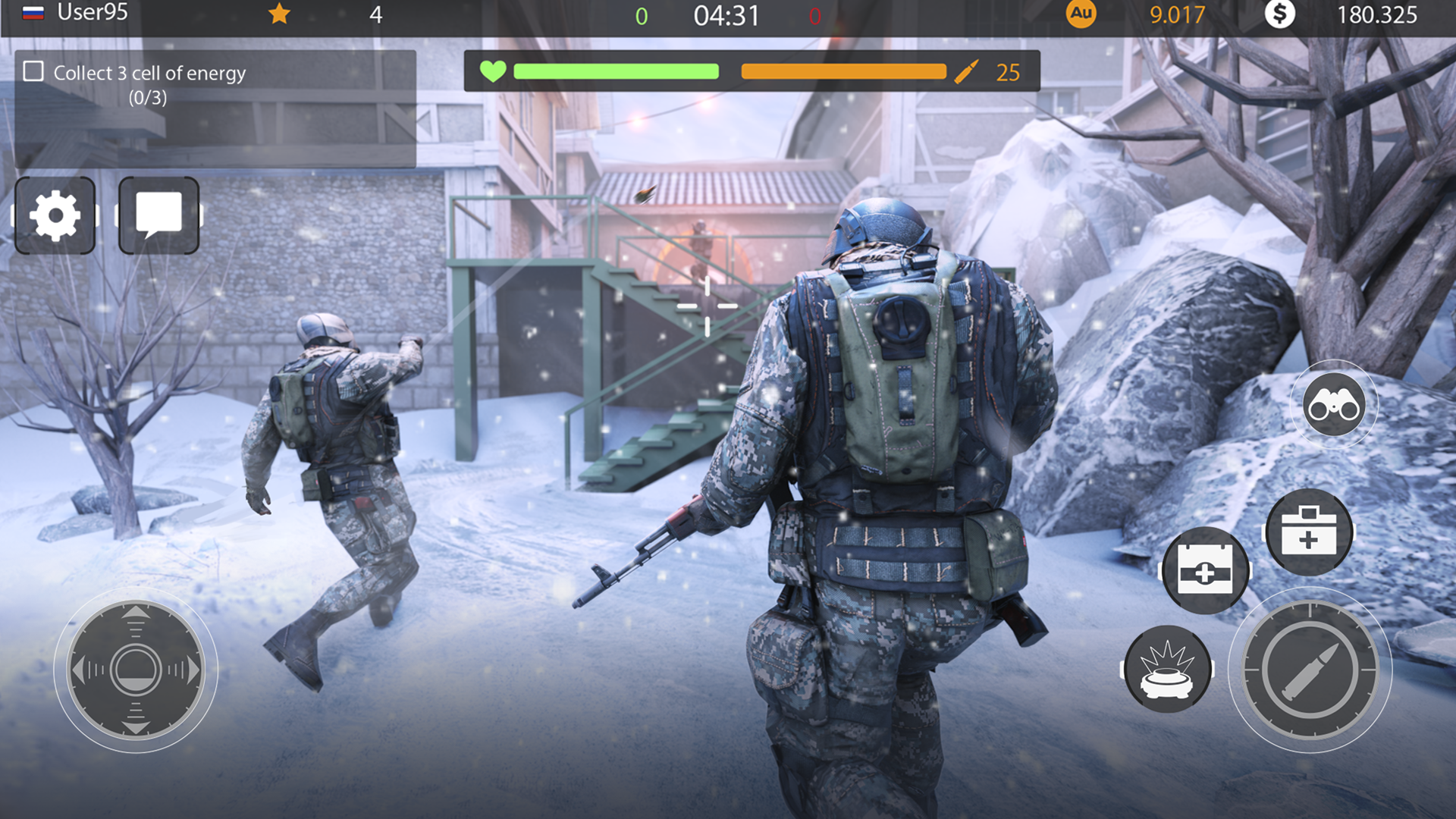The width and height of the screenshot is (1456, 819).
Task: Tap the star rank icon
Action: [x=280, y=13]
